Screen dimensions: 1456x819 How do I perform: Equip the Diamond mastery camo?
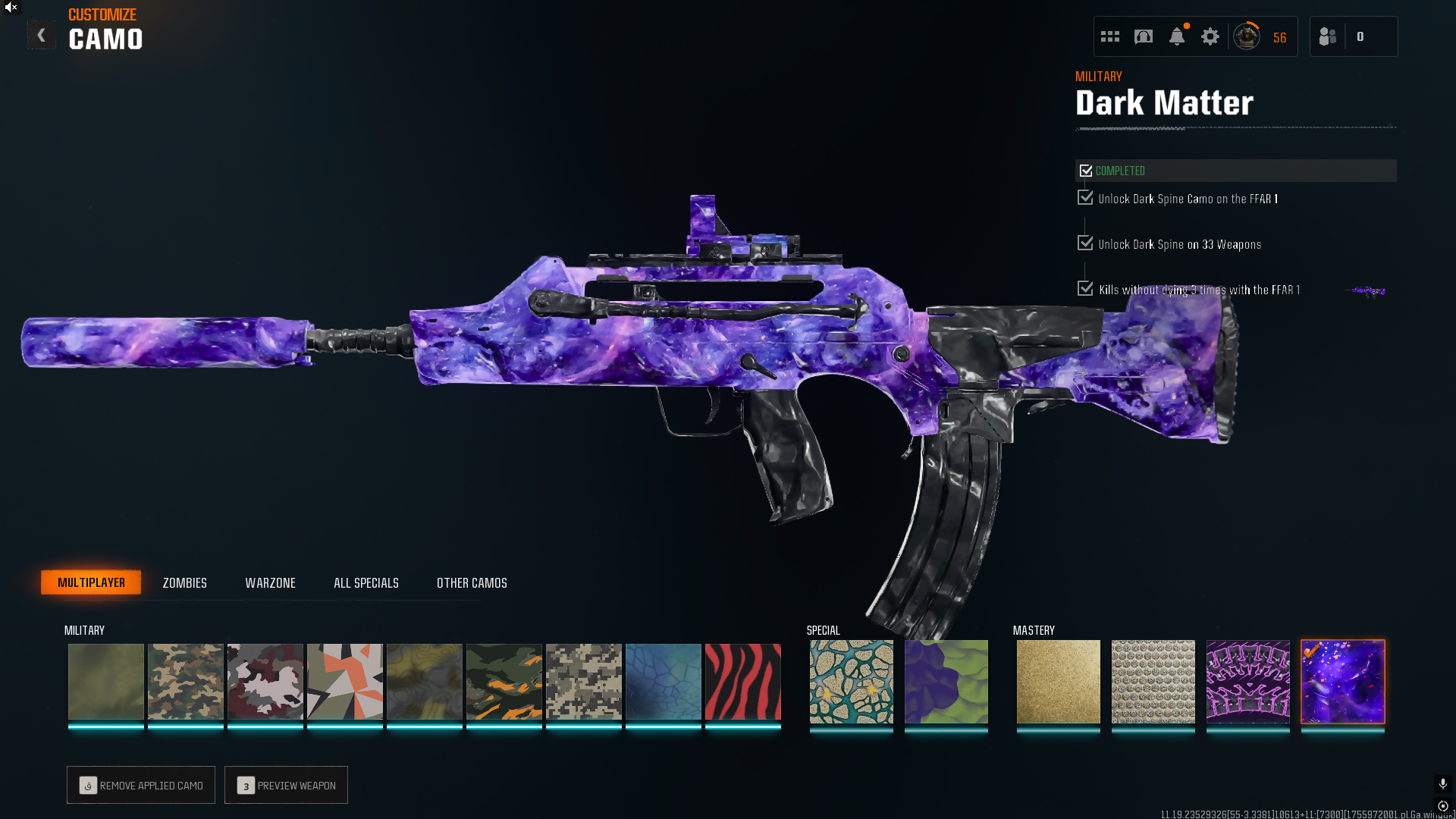click(x=1153, y=682)
